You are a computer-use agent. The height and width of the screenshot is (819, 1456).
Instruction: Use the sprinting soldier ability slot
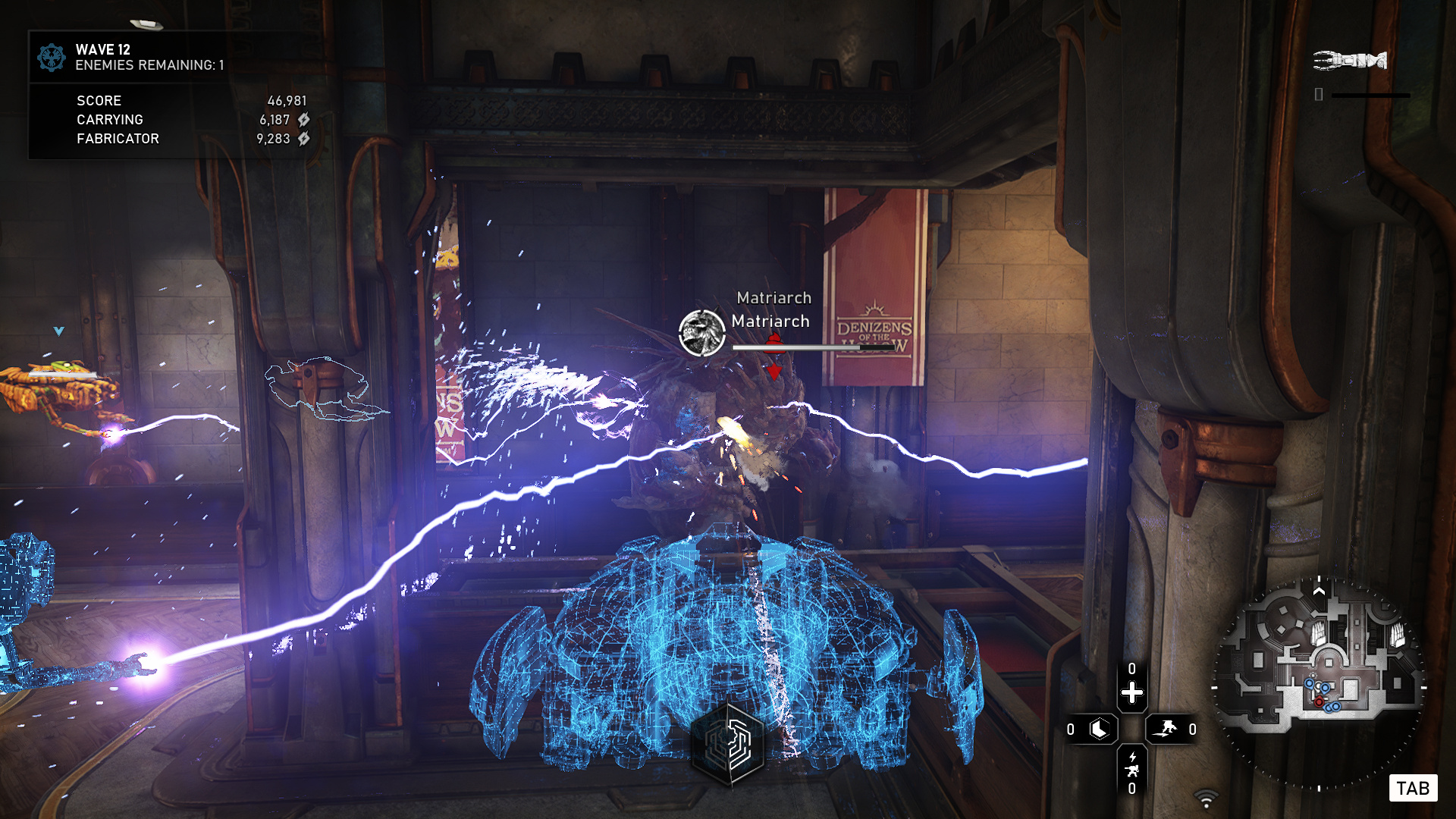(x=1166, y=730)
